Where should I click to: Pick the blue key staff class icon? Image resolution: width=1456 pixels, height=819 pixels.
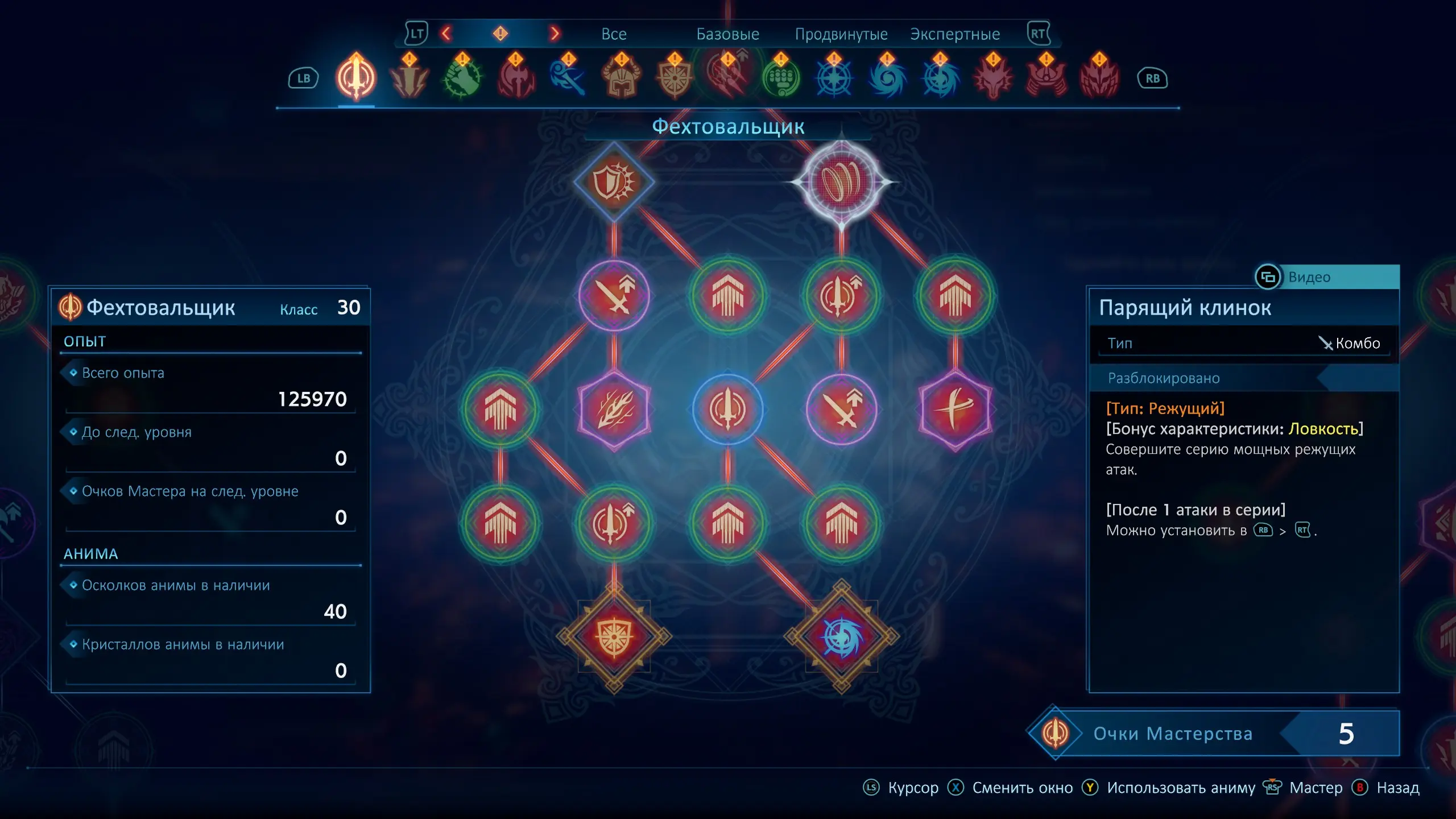tap(568, 78)
